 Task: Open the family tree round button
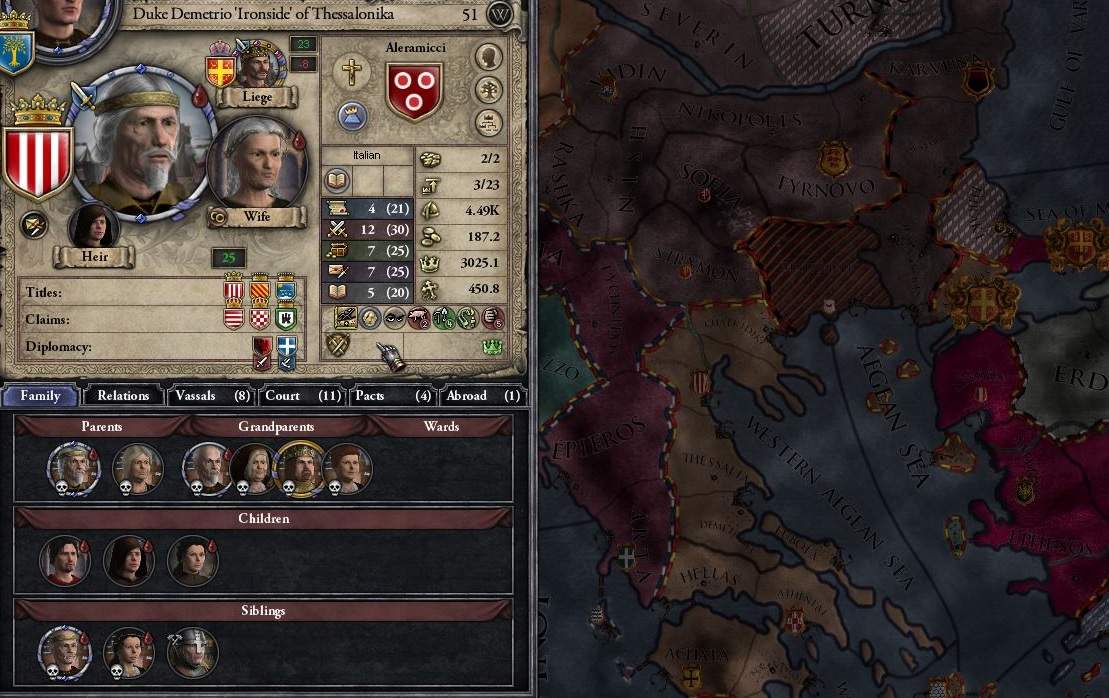488,90
